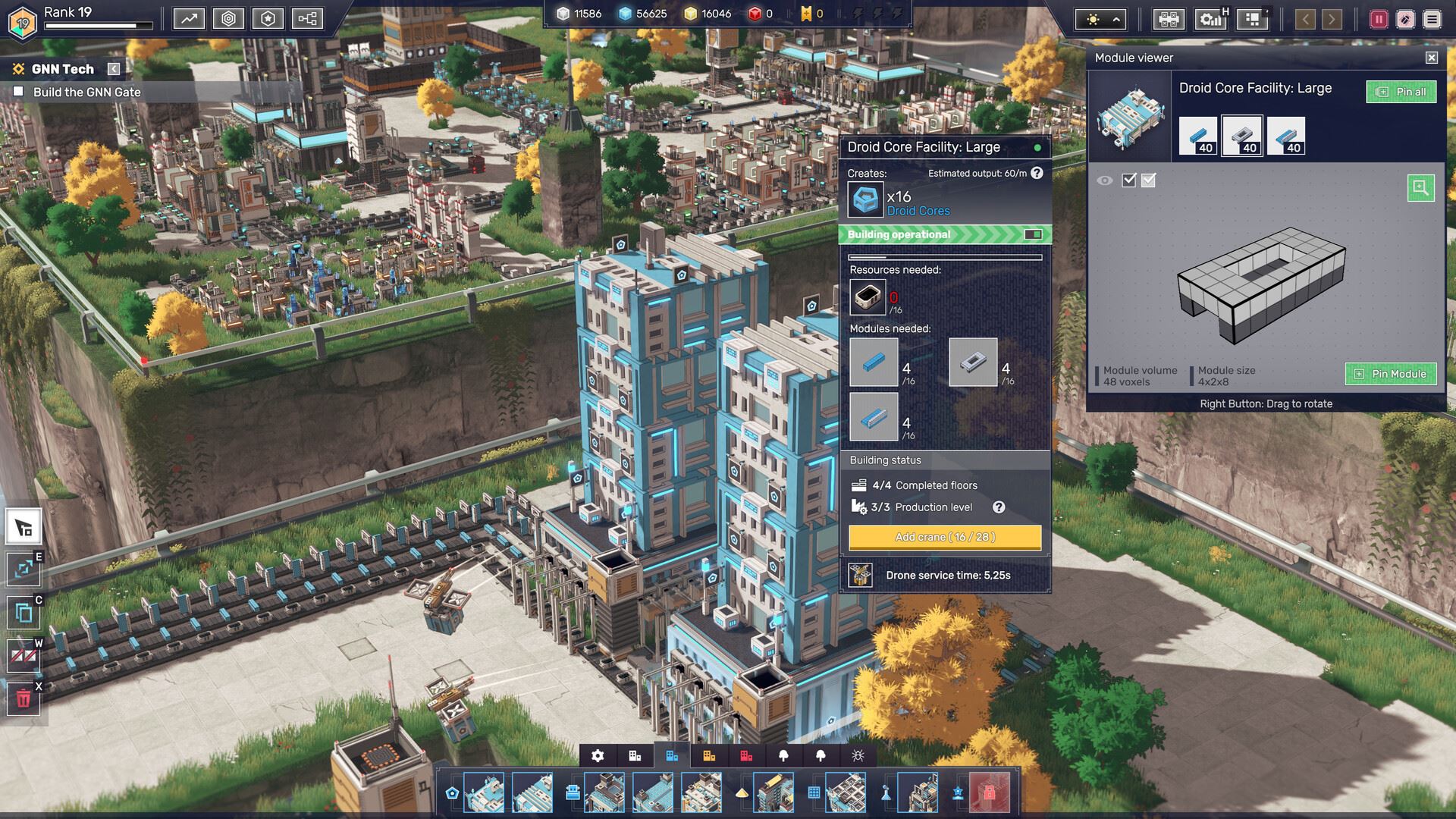Image resolution: width=1456 pixels, height=819 pixels.
Task: Choose the cursor selection tool
Action: pyautogui.click(x=24, y=528)
